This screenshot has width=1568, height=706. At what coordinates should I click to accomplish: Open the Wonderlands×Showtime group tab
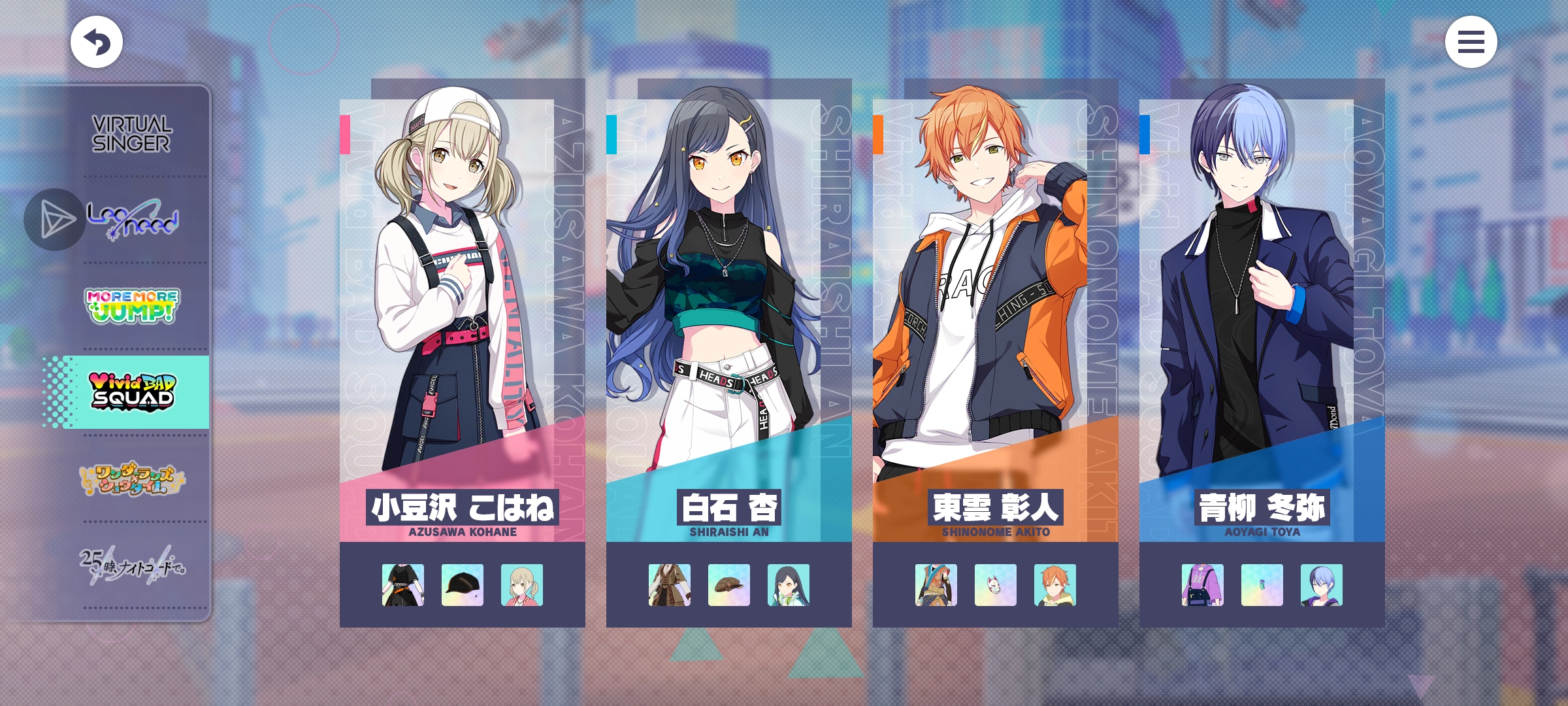[x=131, y=479]
